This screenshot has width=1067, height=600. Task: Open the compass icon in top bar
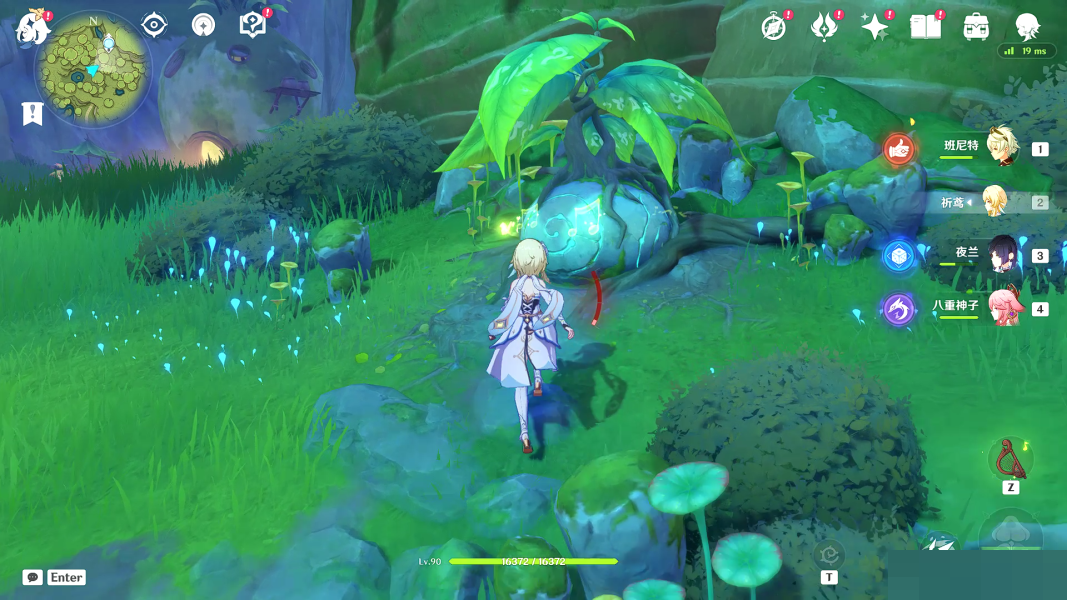coord(773,27)
